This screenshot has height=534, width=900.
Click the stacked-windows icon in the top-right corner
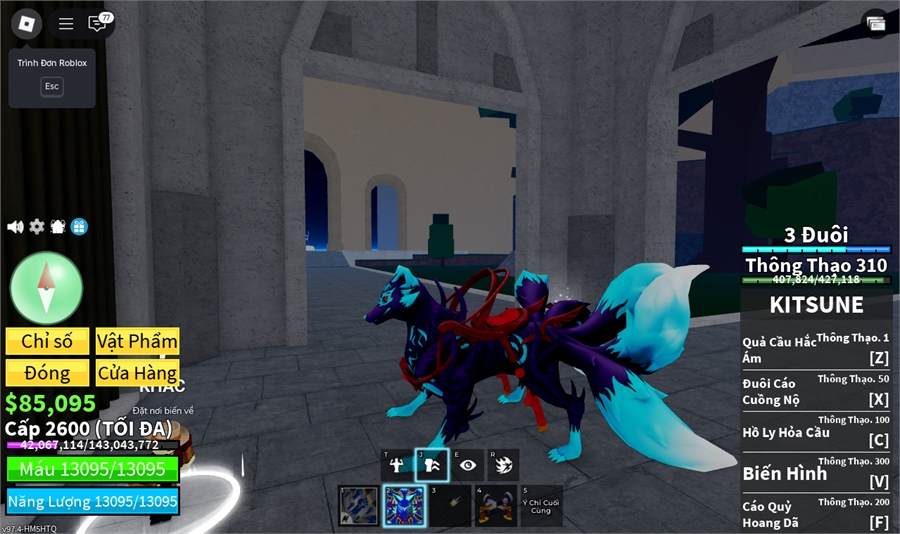(876, 24)
